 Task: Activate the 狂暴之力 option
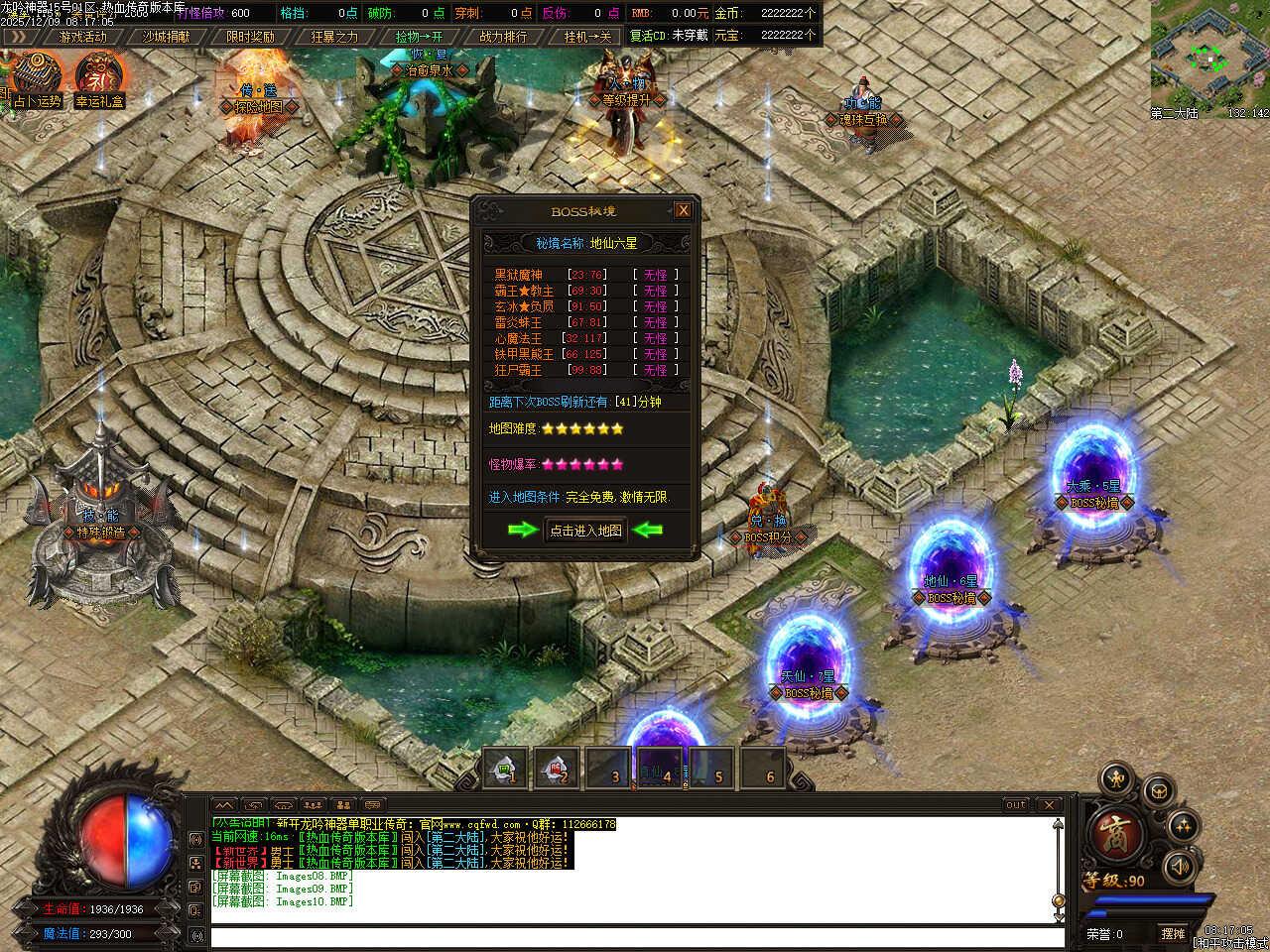(x=334, y=37)
